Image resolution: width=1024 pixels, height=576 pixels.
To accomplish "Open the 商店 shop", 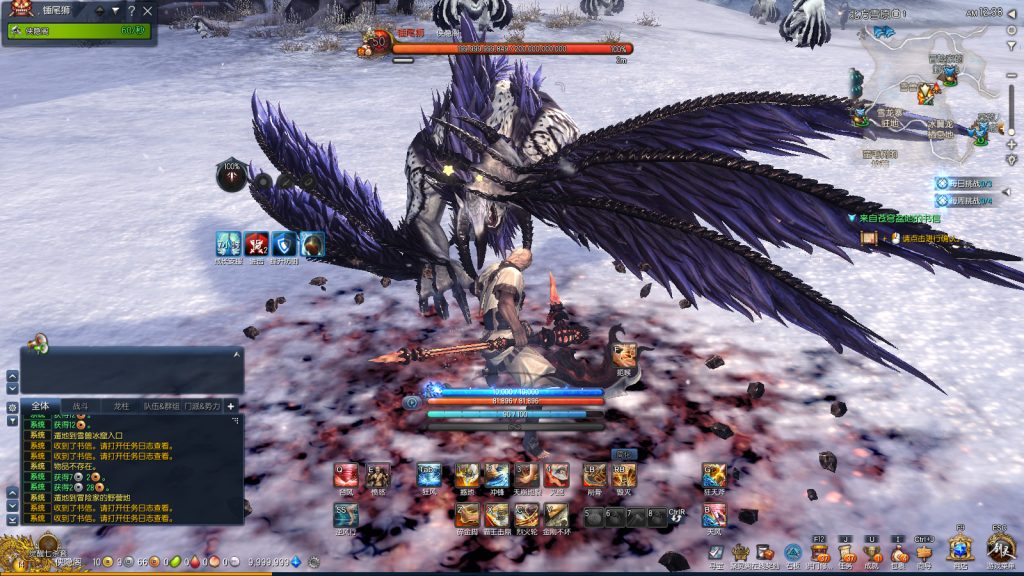I will tap(960, 548).
